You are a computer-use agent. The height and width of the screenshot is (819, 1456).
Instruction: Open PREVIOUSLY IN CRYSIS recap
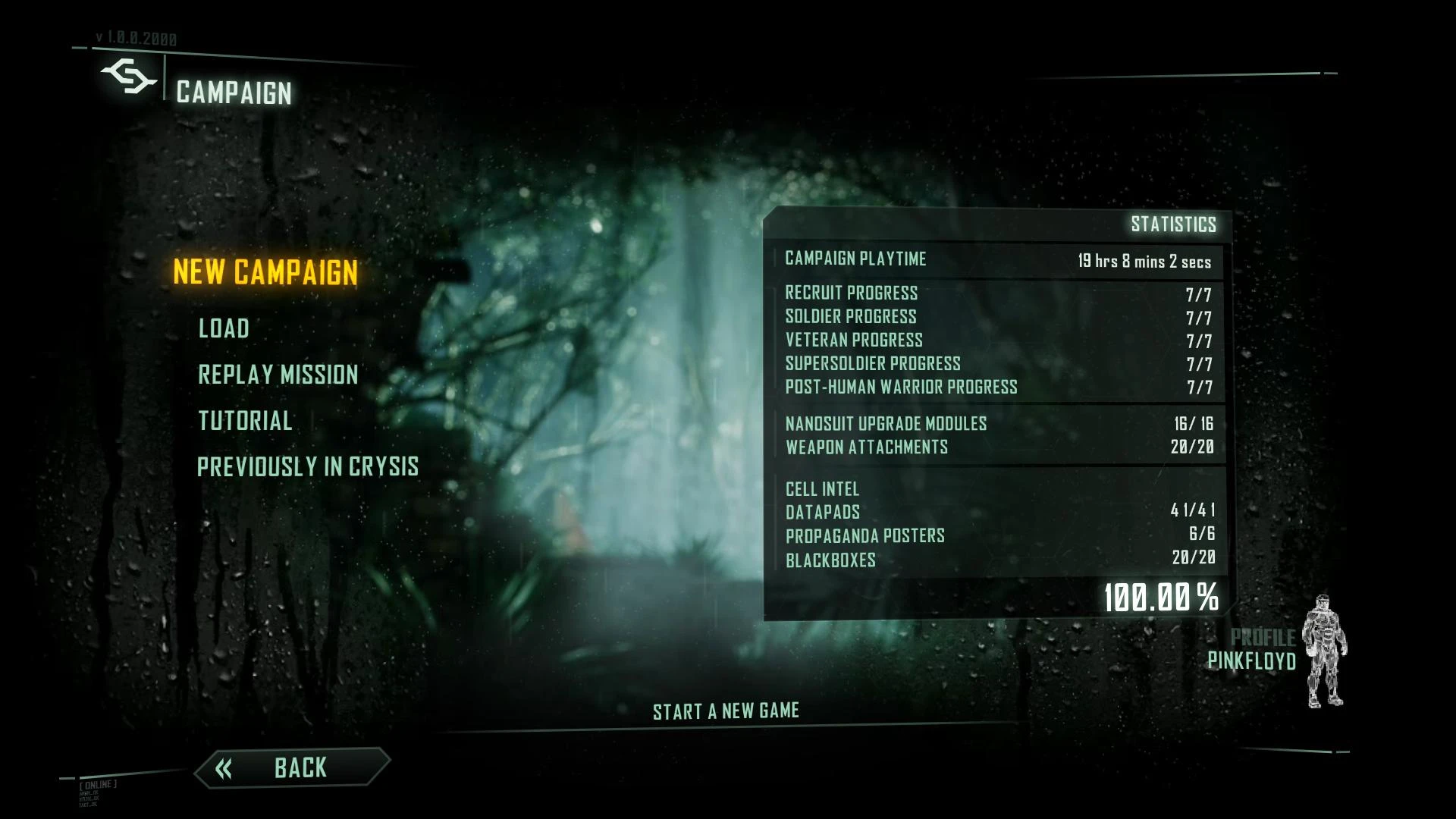307,467
